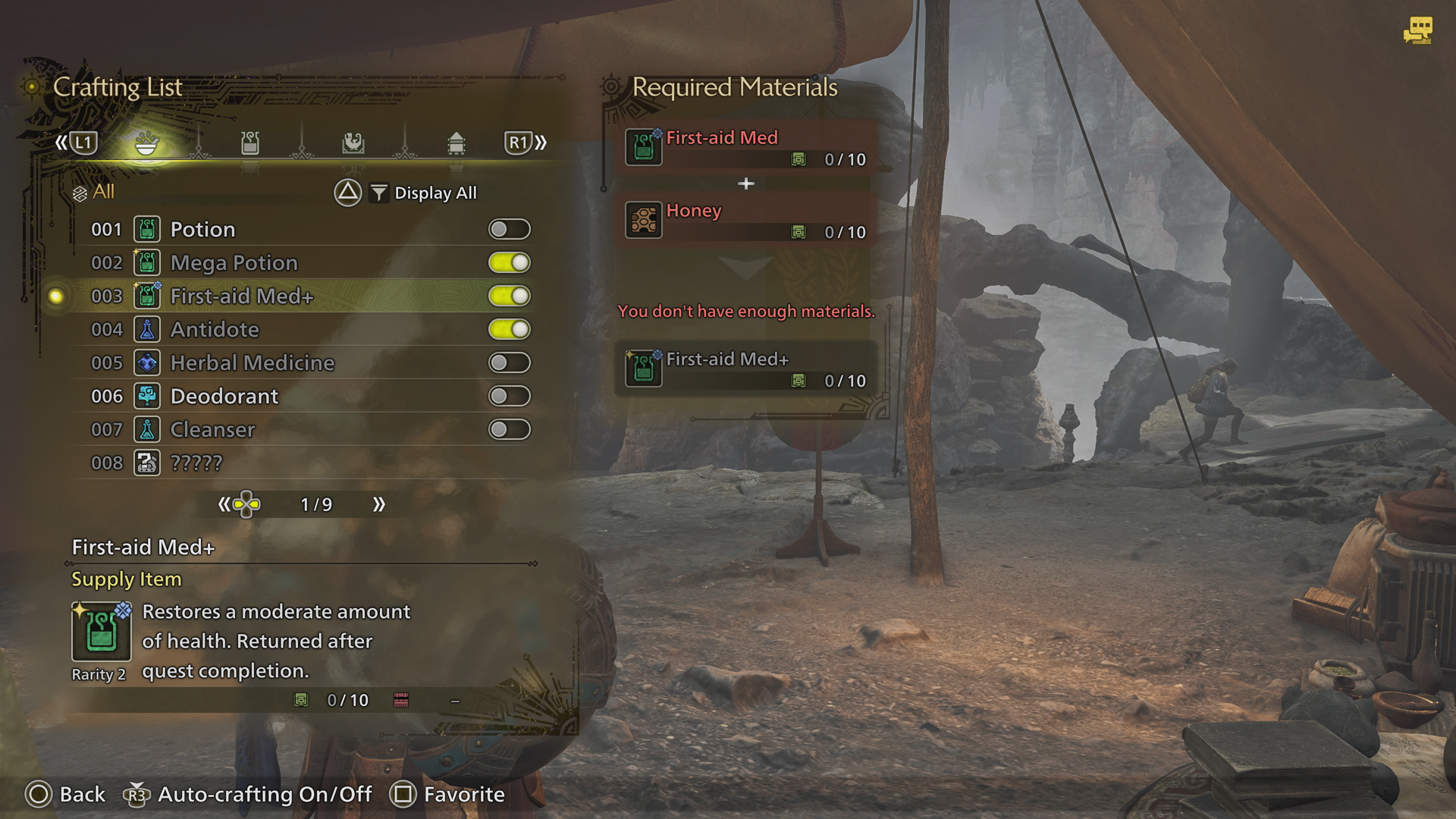Turn on Deodorant auto-crafting toggle

tap(509, 396)
